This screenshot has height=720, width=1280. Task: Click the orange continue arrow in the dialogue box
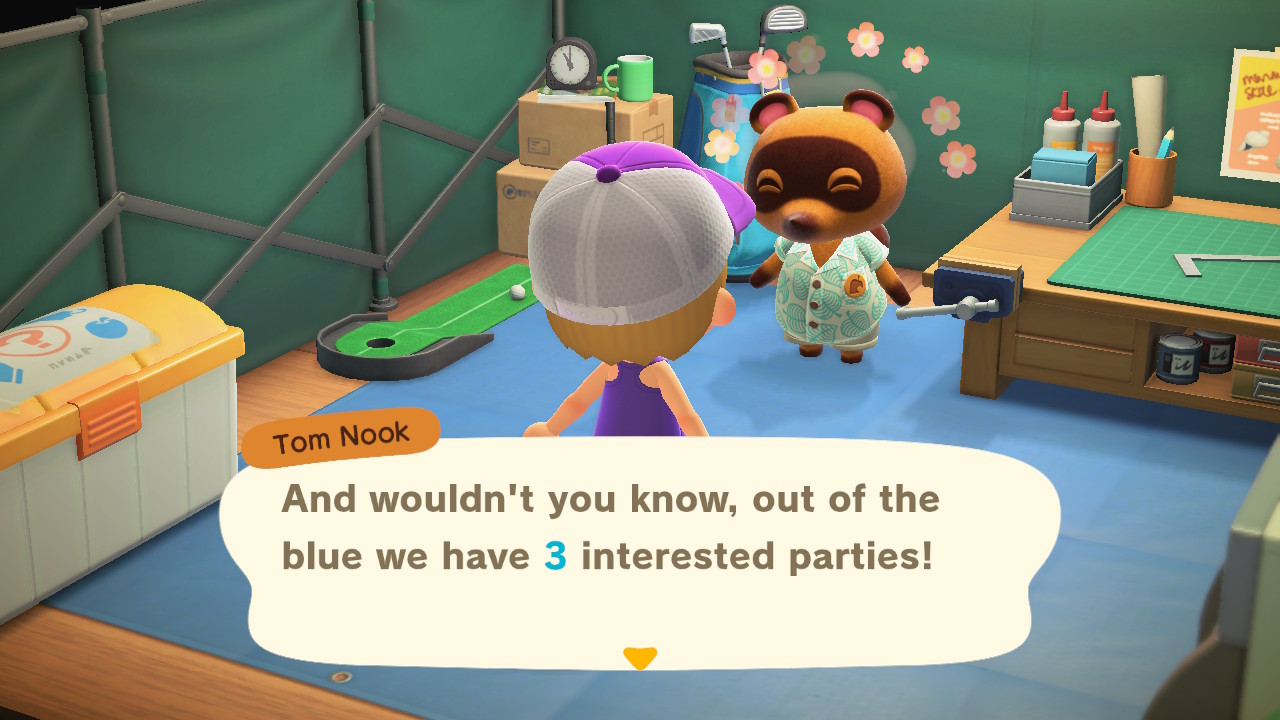click(640, 655)
